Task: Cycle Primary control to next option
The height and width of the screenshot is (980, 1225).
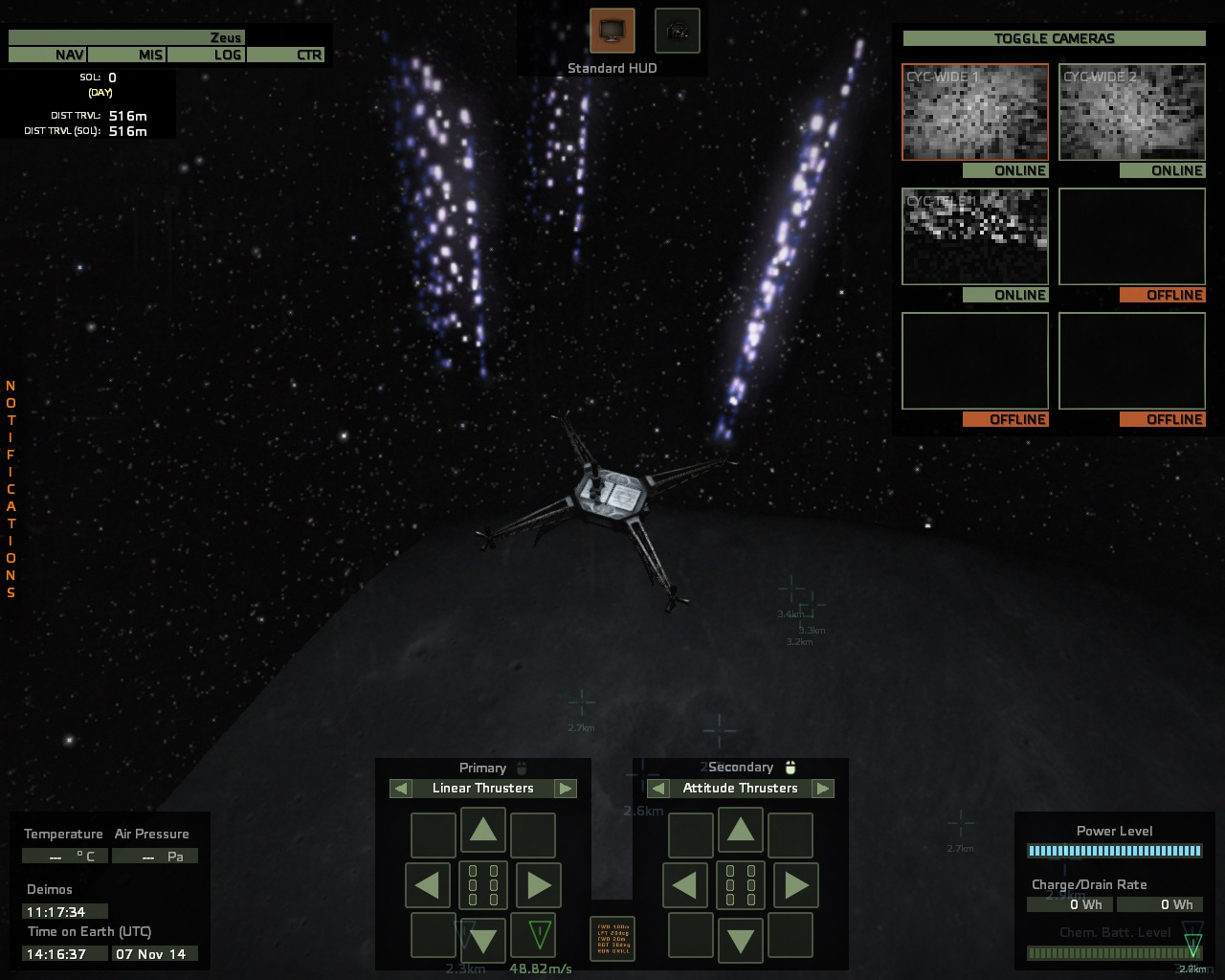Action: point(566,789)
